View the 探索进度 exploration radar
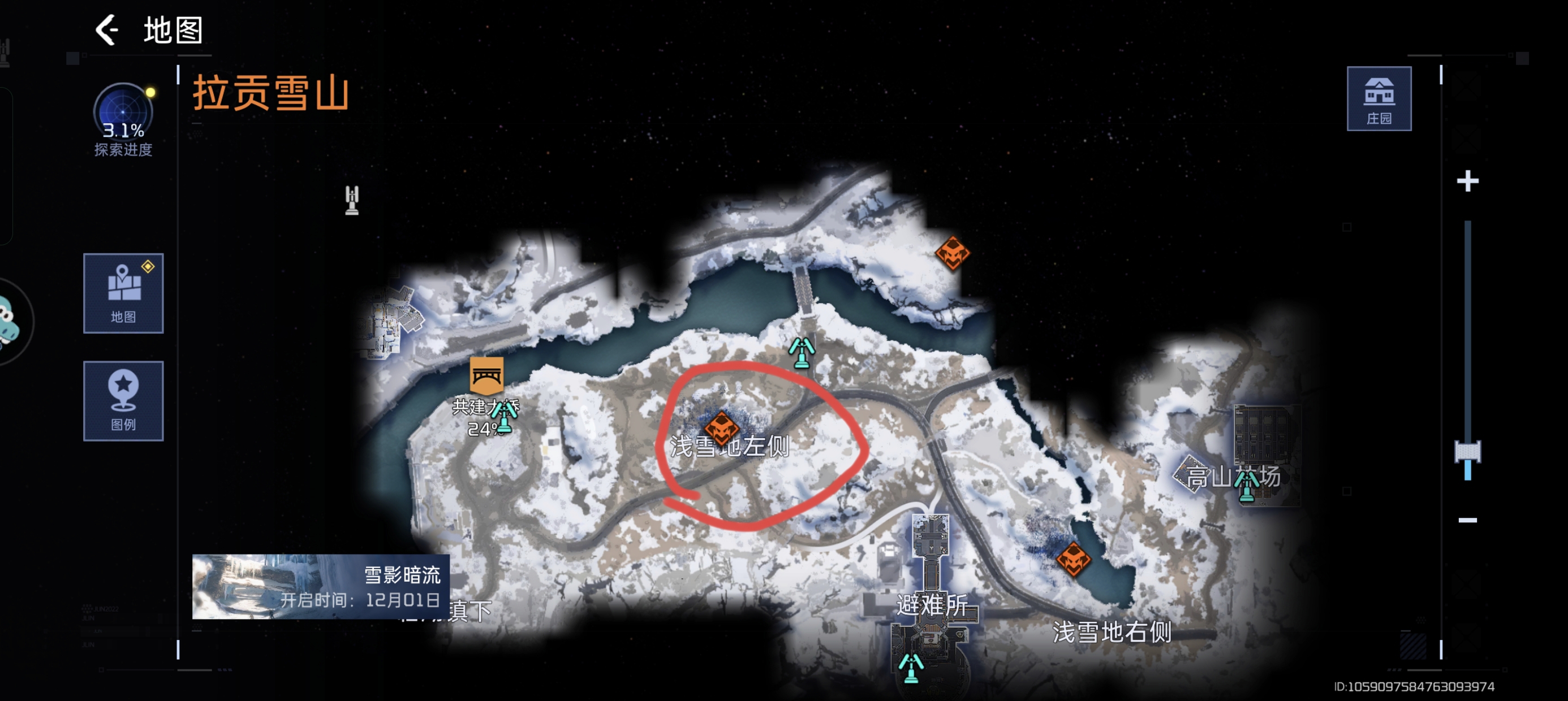This screenshot has height=701, width=1568. (123, 113)
